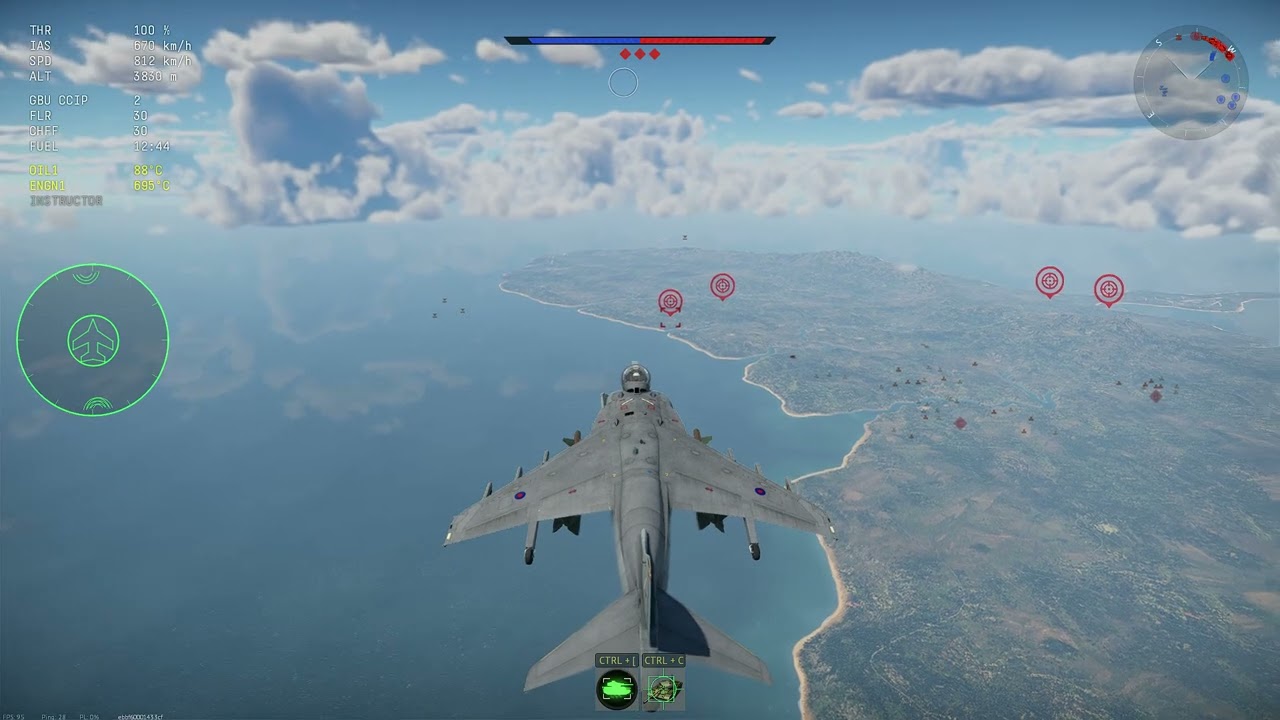Image resolution: width=1280 pixels, height=720 pixels.
Task: Click the circular compass radar minimap
Action: click(1190, 82)
